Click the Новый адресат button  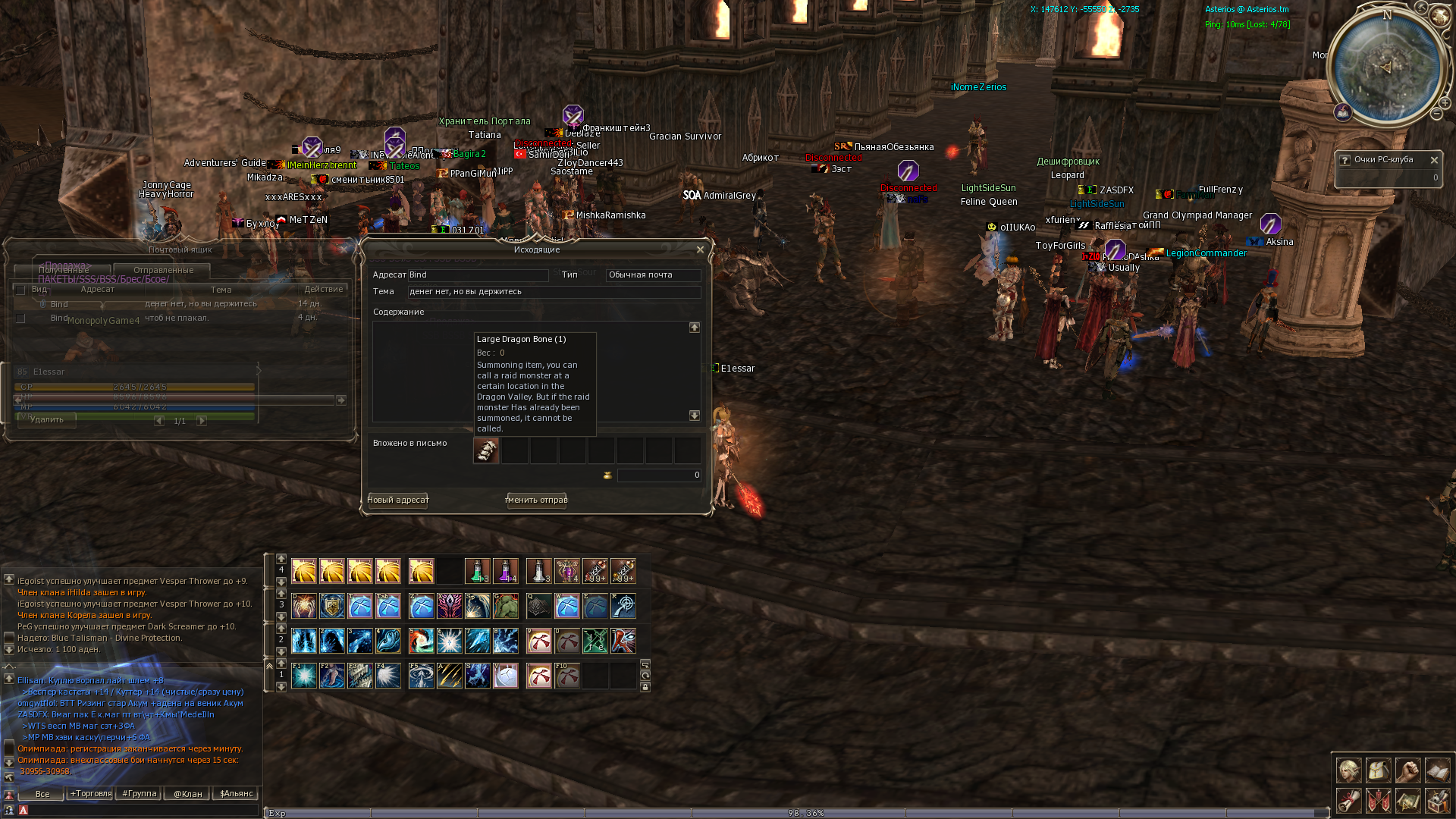(398, 500)
